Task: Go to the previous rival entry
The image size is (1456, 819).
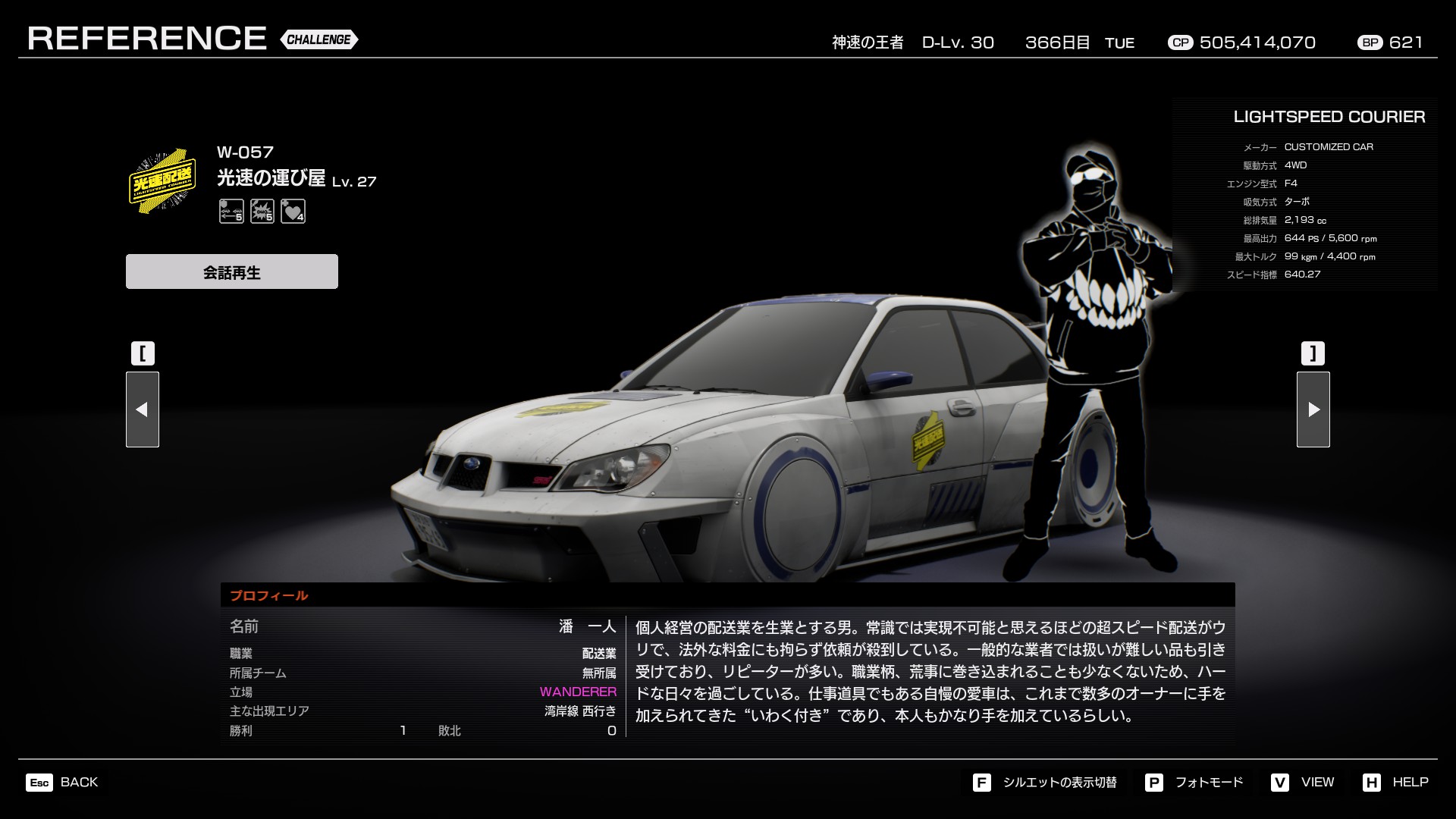Action: click(x=143, y=409)
